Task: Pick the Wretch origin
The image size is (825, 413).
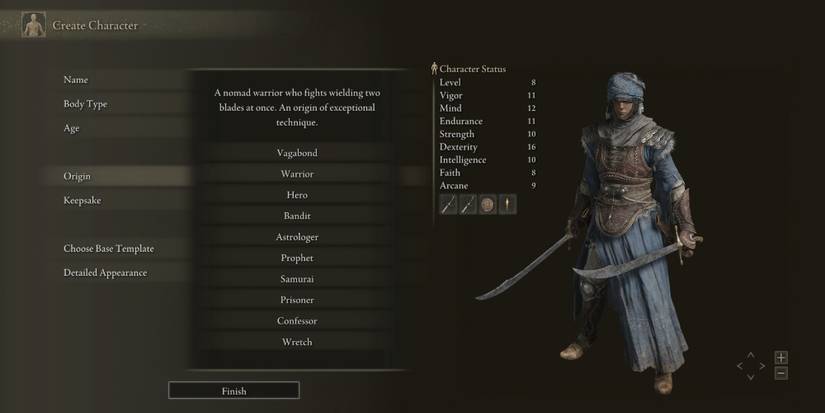Action: 296,342
